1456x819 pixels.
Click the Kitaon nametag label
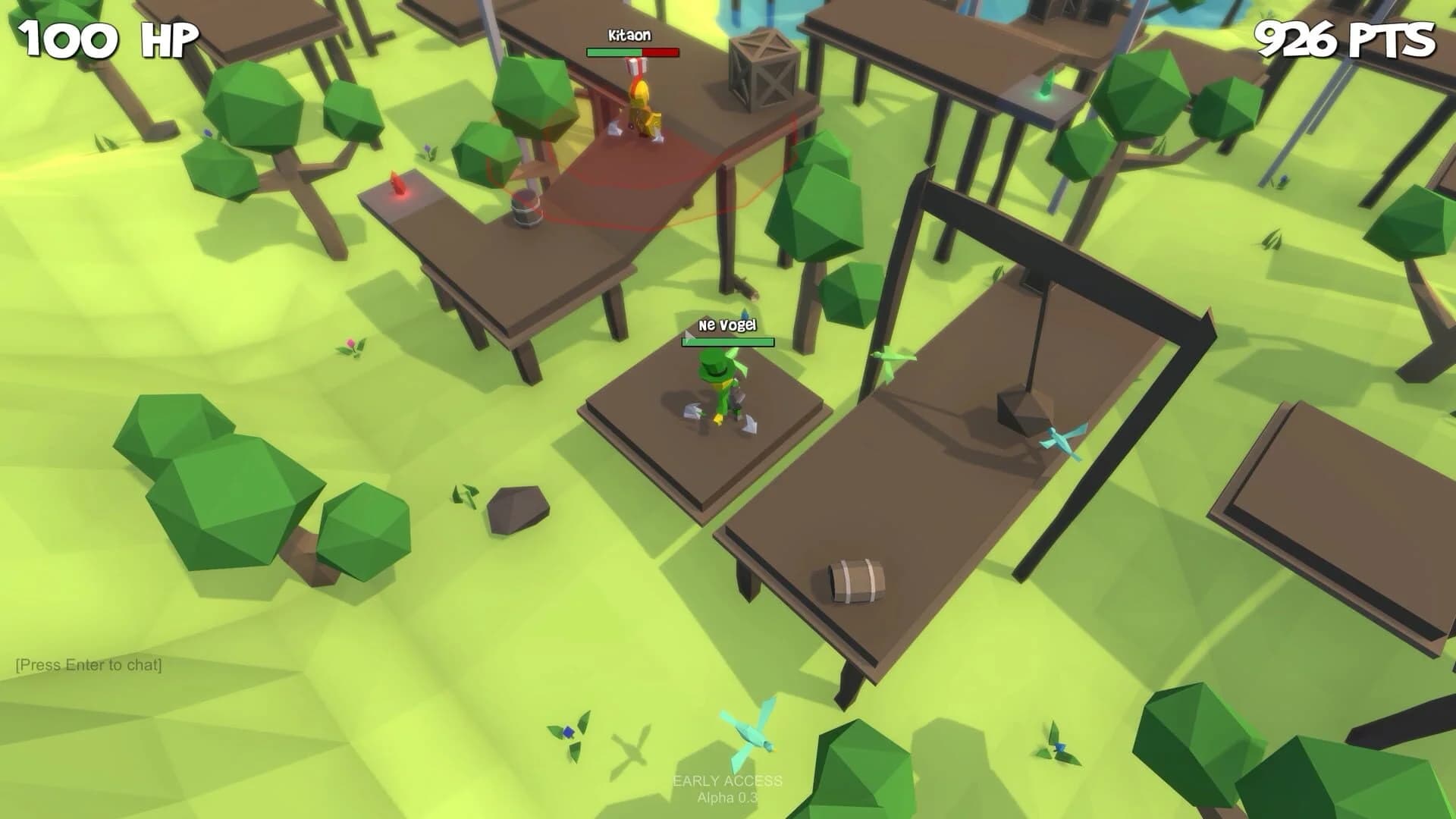tap(629, 36)
